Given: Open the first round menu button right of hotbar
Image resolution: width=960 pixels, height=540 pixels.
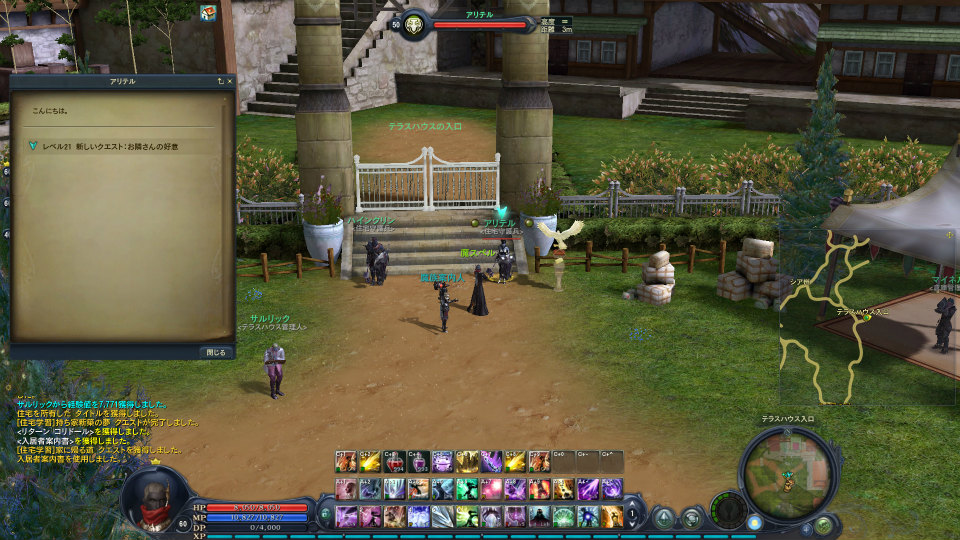Looking at the screenshot, I should [x=664, y=517].
